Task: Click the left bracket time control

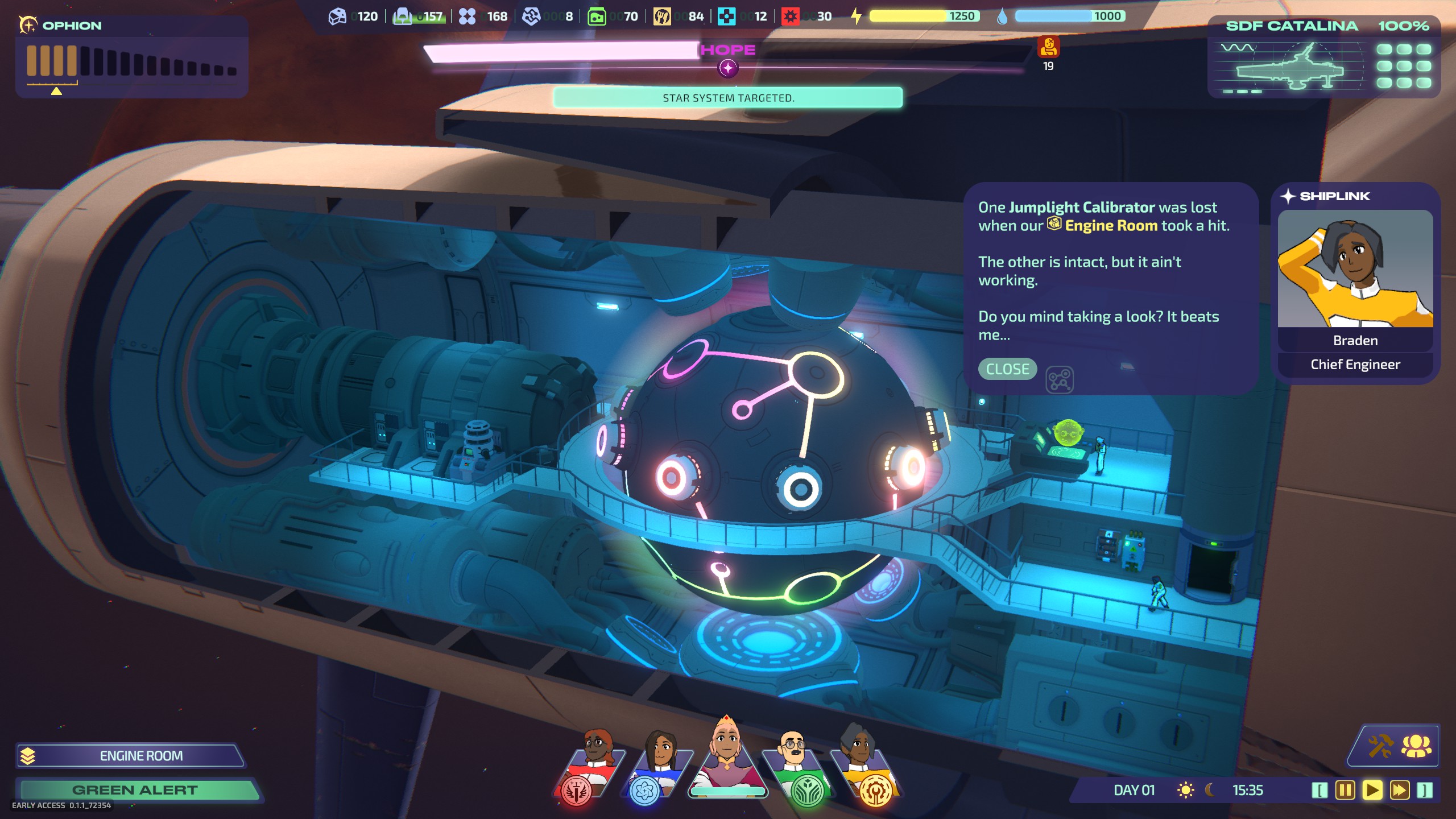Action: tap(1319, 790)
